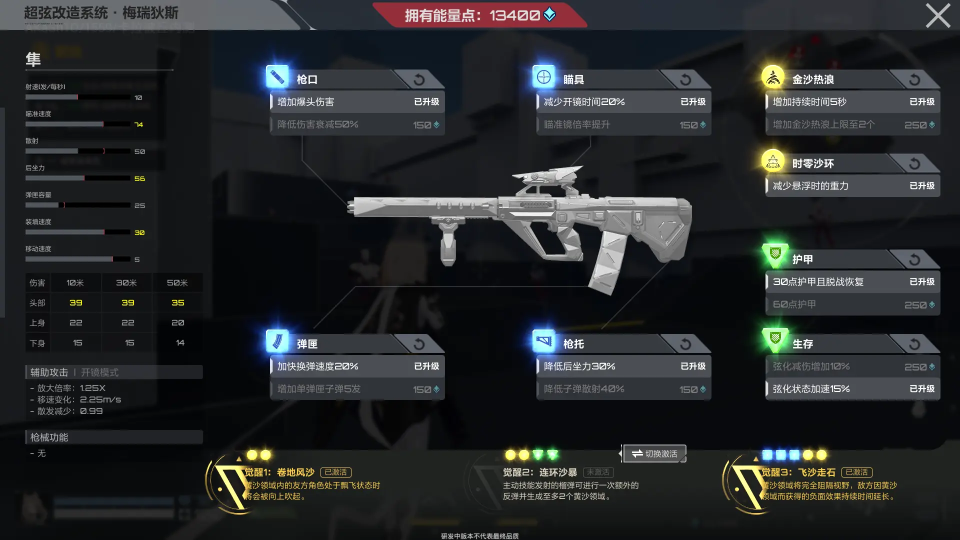
Task: Purchase 增加金沙热浪上限至2个 upgrade
Action: (852, 125)
